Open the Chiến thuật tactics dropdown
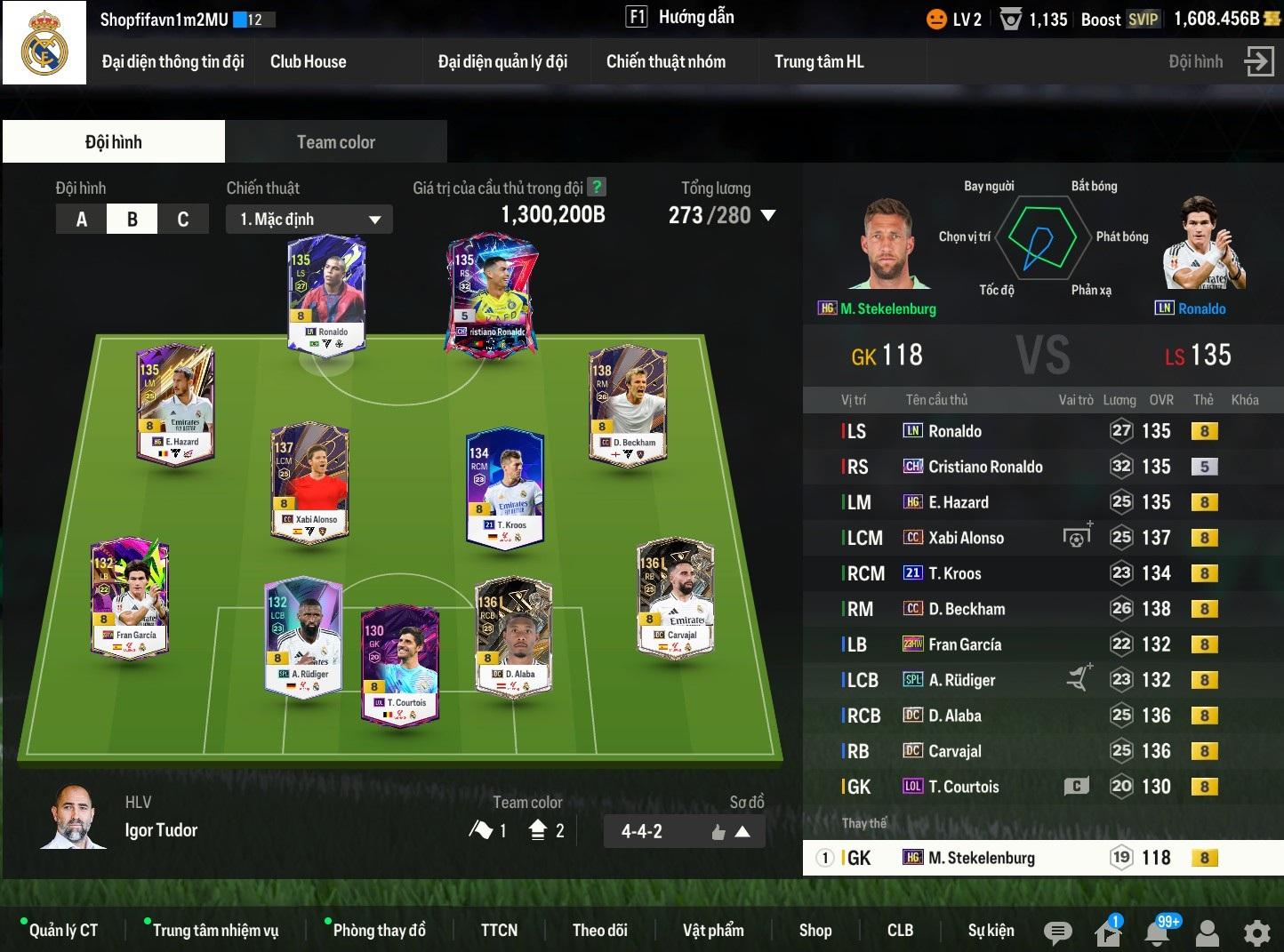1284x952 pixels. click(309, 220)
